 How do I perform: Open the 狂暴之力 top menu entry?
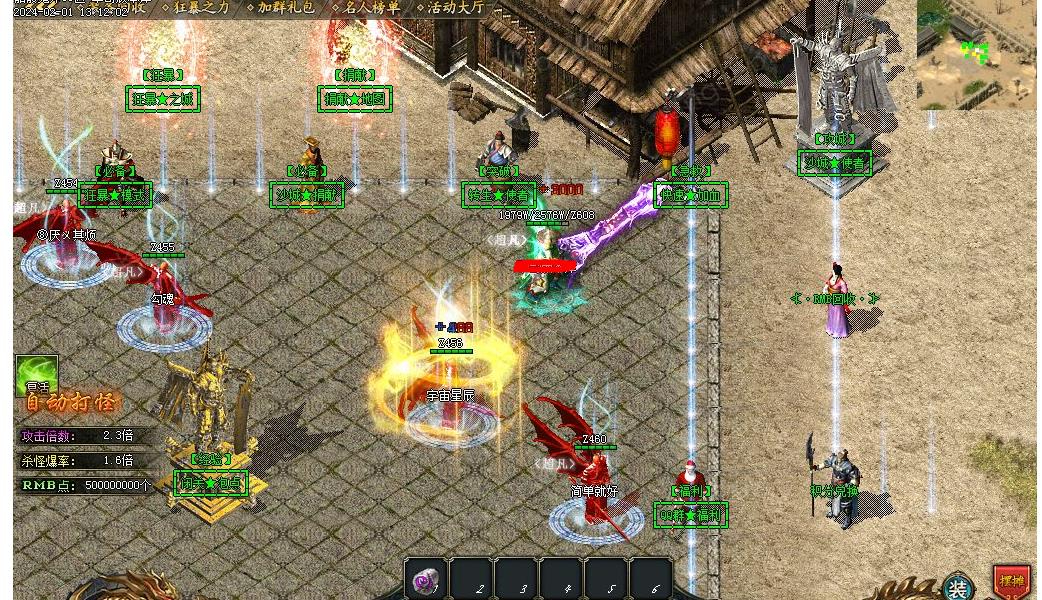pos(201,7)
